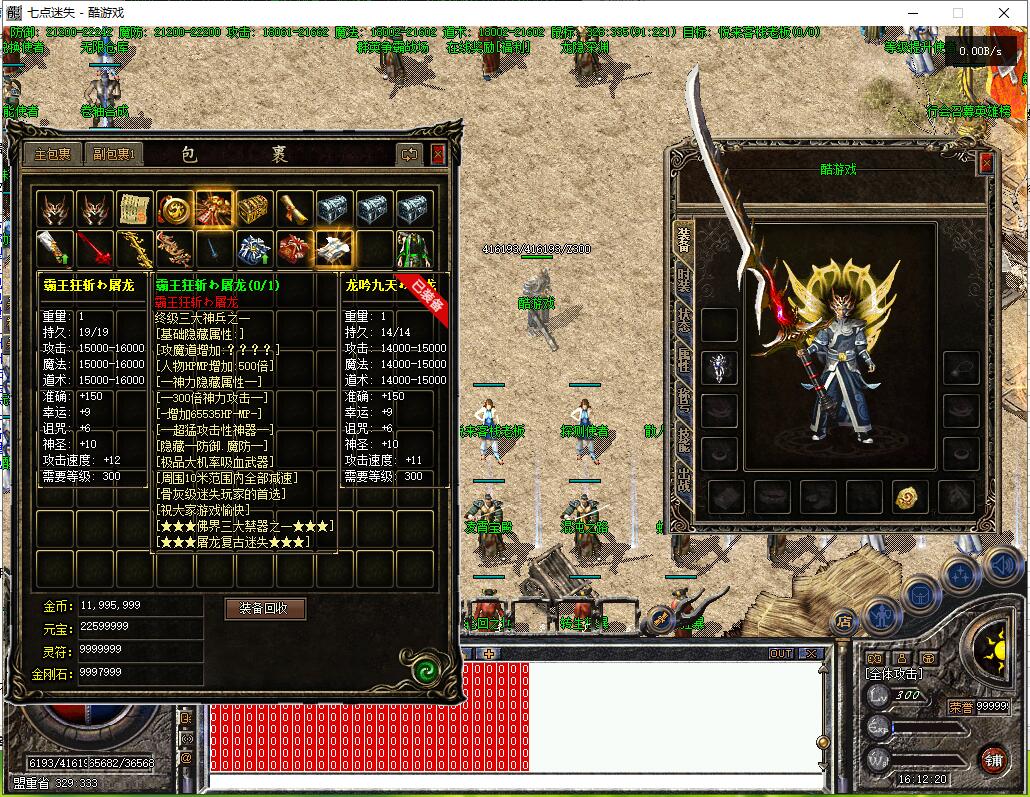Choose the blue ribbon gift box

254,247
